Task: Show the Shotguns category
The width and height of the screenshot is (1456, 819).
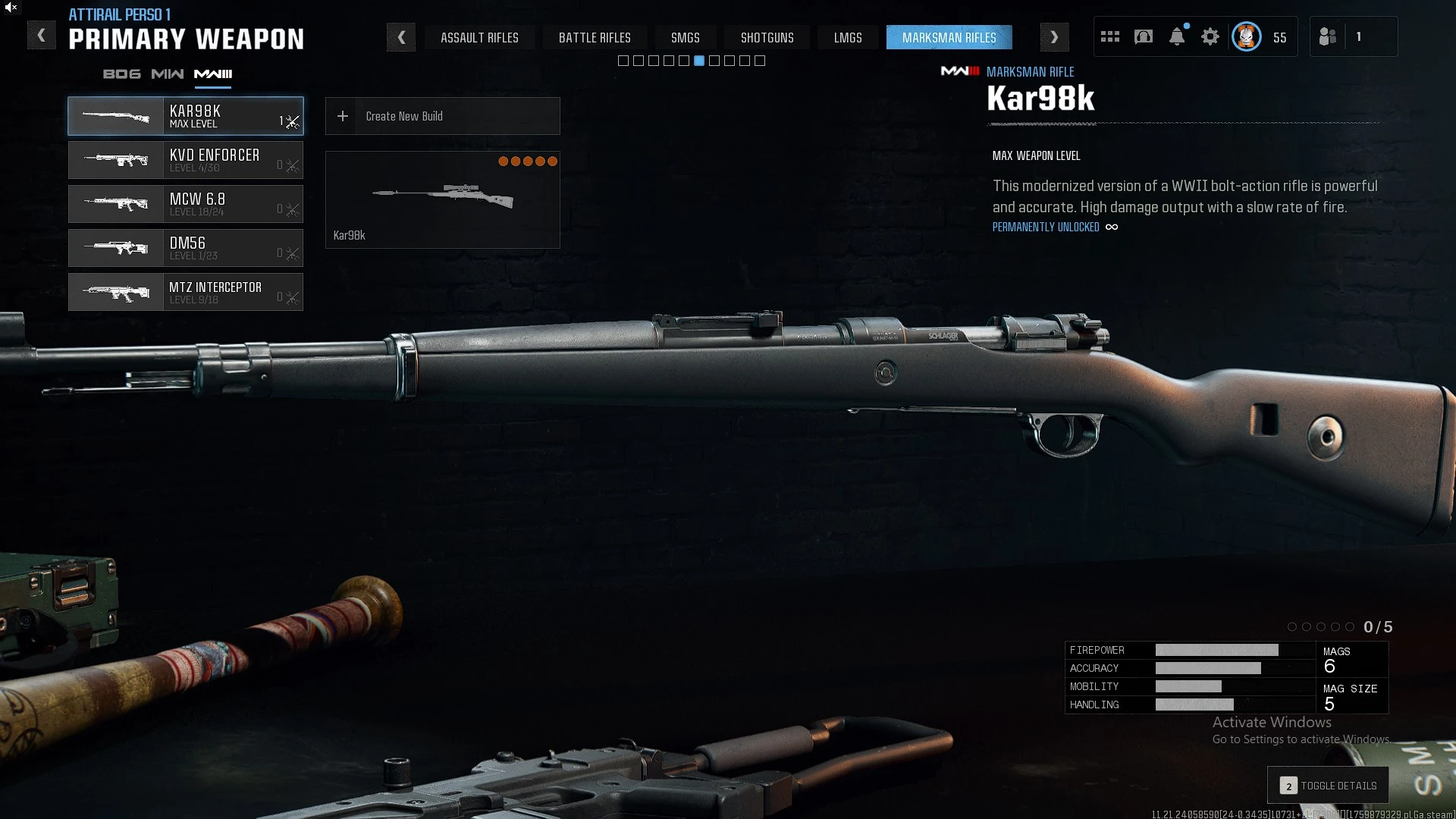Action: (767, 38)
